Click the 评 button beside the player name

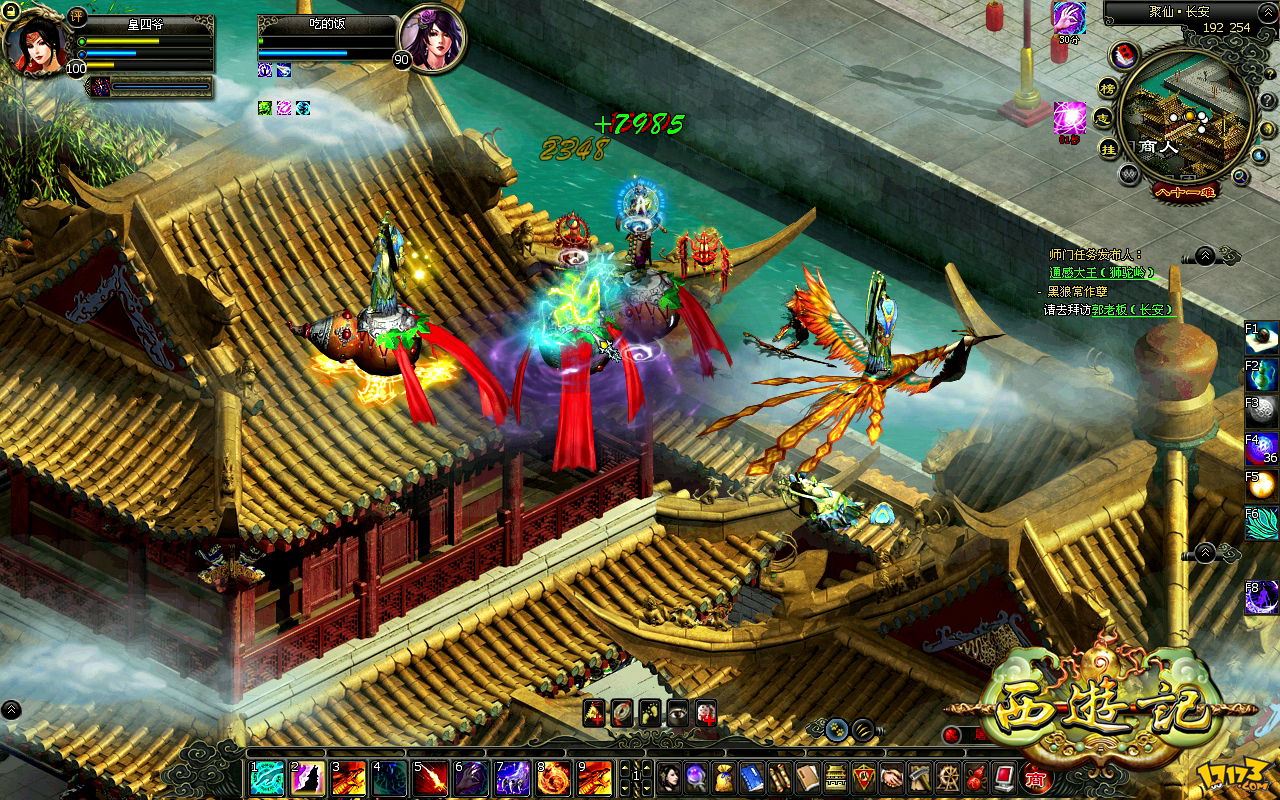(x=79, y=17)
